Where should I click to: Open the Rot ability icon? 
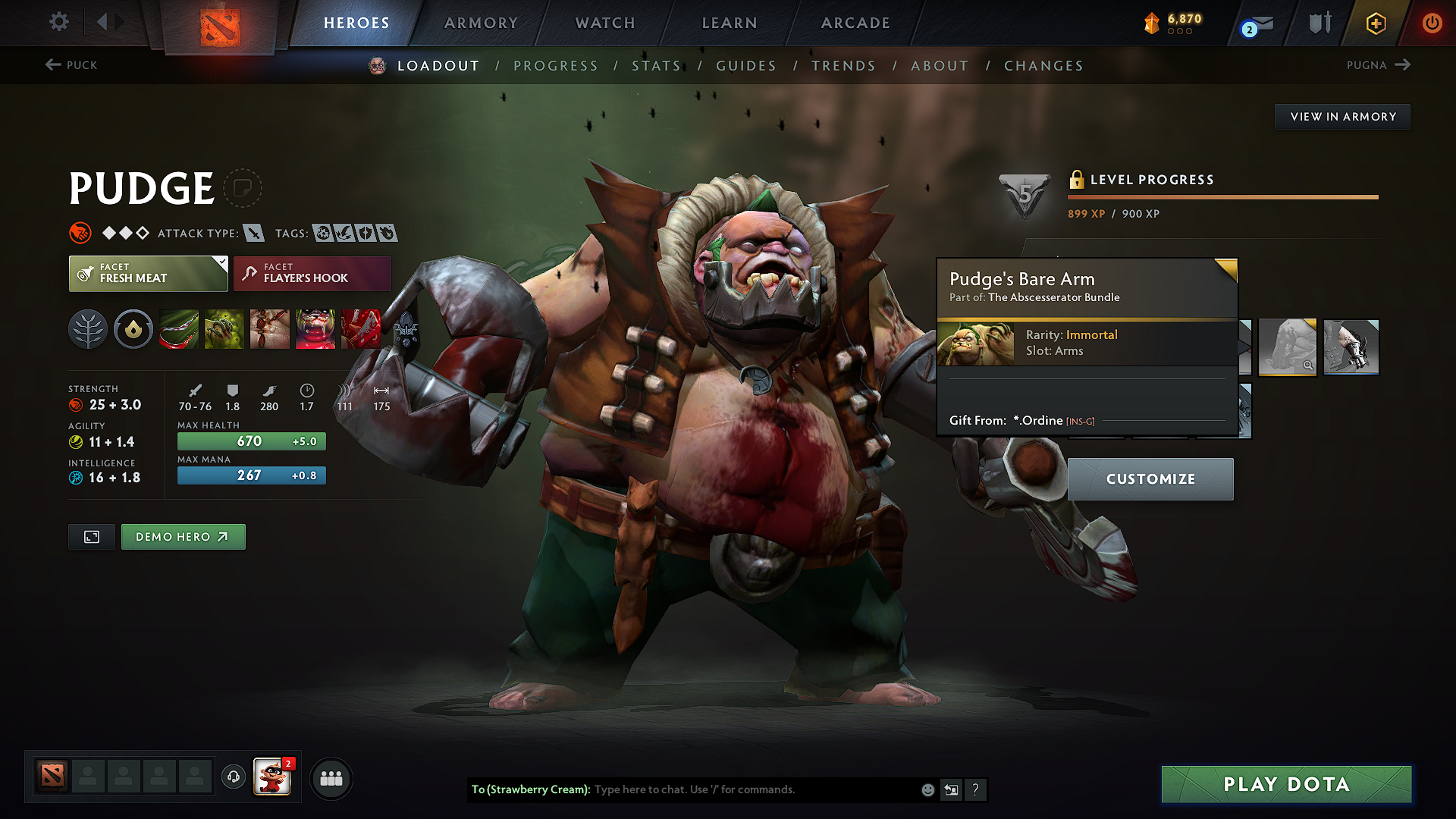pyautogui.click(x=224, y=328)
